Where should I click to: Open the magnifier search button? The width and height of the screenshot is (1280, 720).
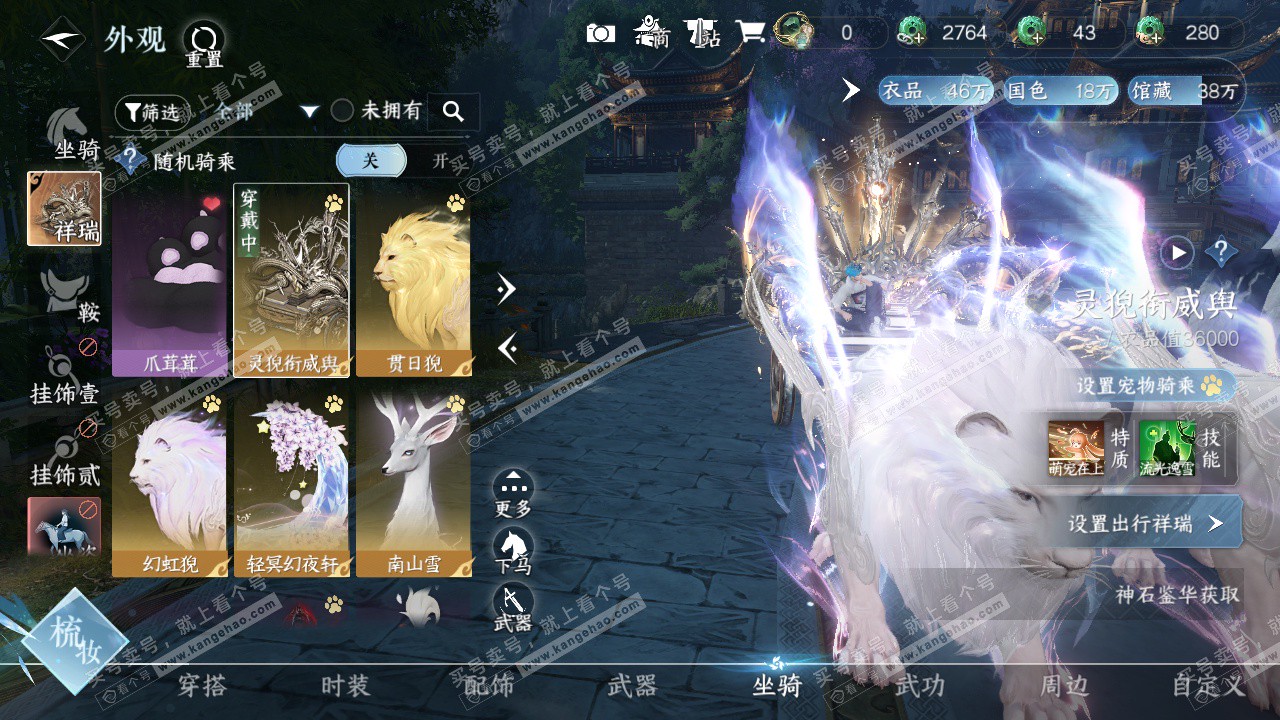(453, 112)
